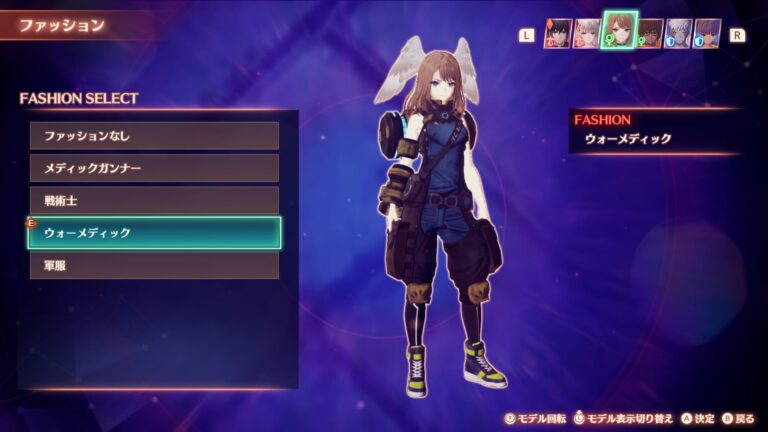Select the purple-haired character portrait
768x432 pixels.
point(708,34)
